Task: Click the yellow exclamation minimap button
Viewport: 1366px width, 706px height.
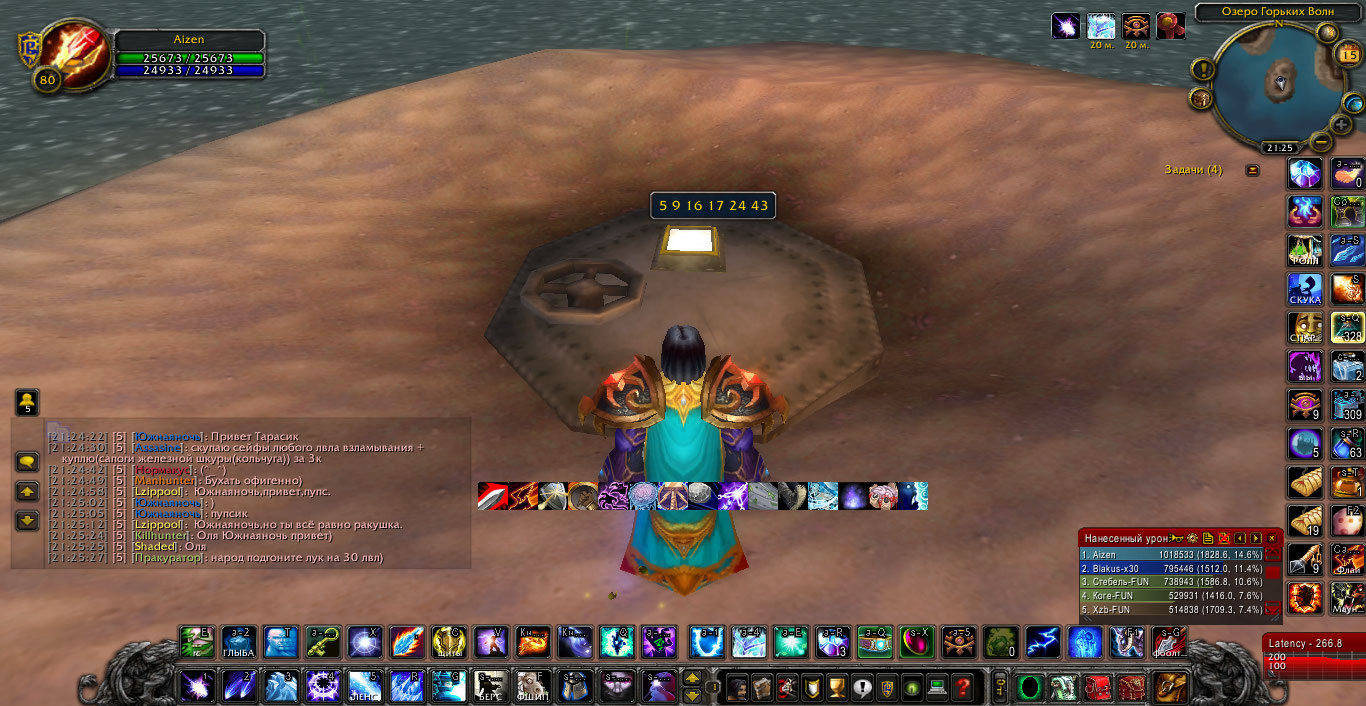Action: [x=1202, y=70]
